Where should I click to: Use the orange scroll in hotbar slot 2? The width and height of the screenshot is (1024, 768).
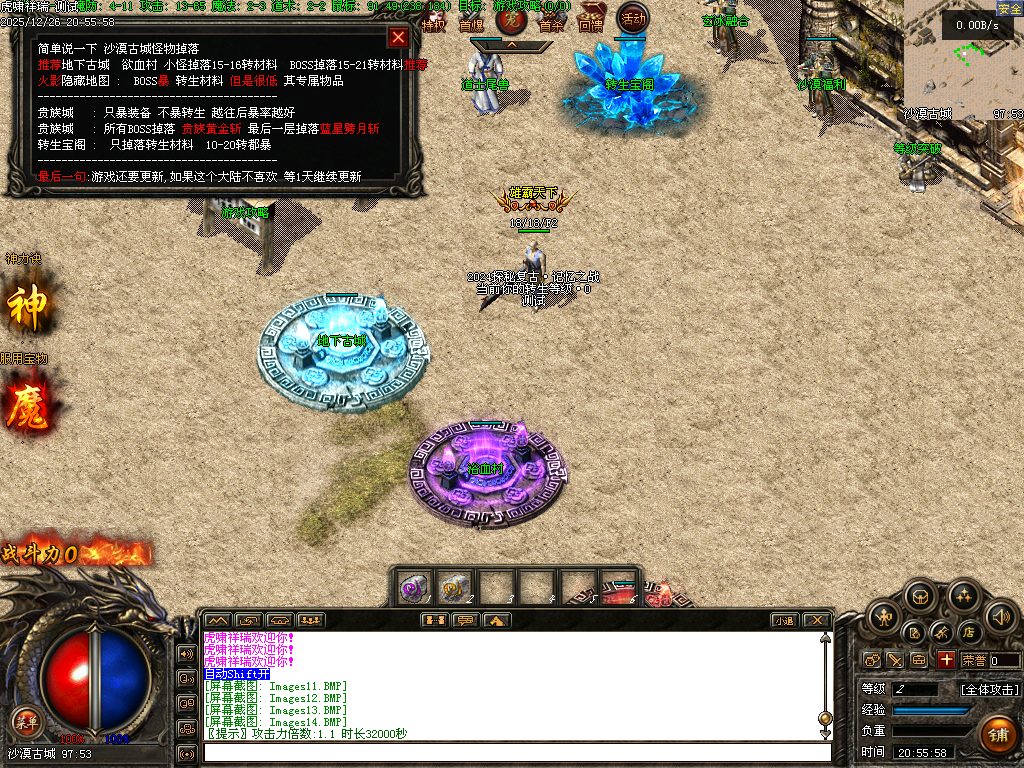[x=454, y=589]
